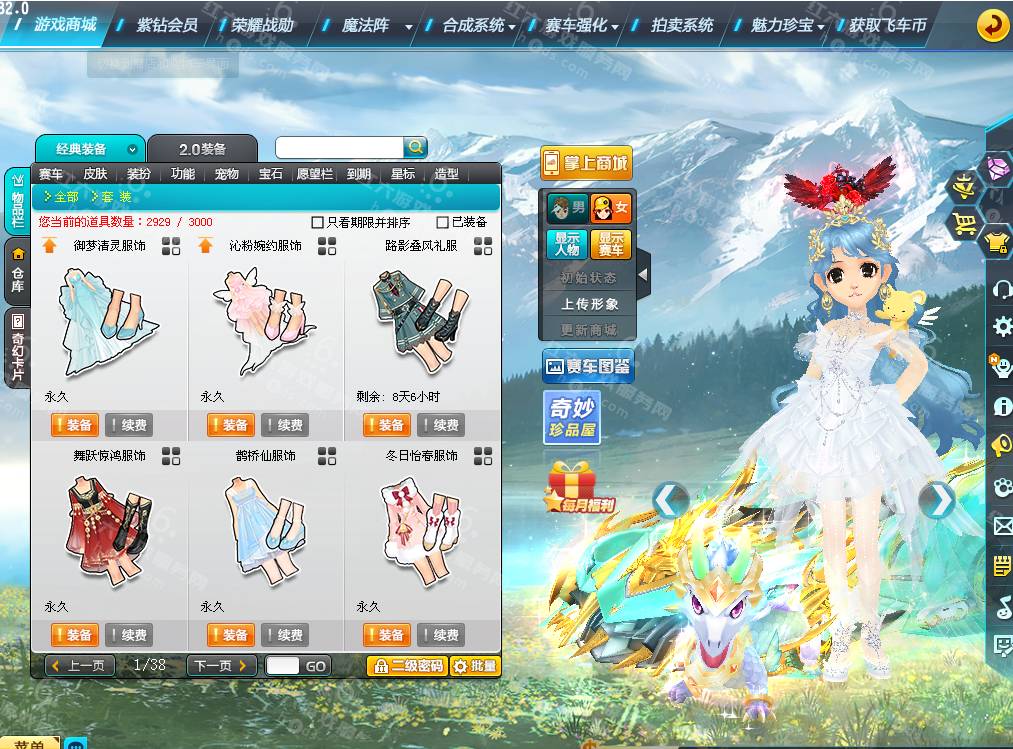Open the 赛车图鉴 car gallery
Image resolution: width=1013 pixels, height=749 pixels.
click(x=588, y=367)
